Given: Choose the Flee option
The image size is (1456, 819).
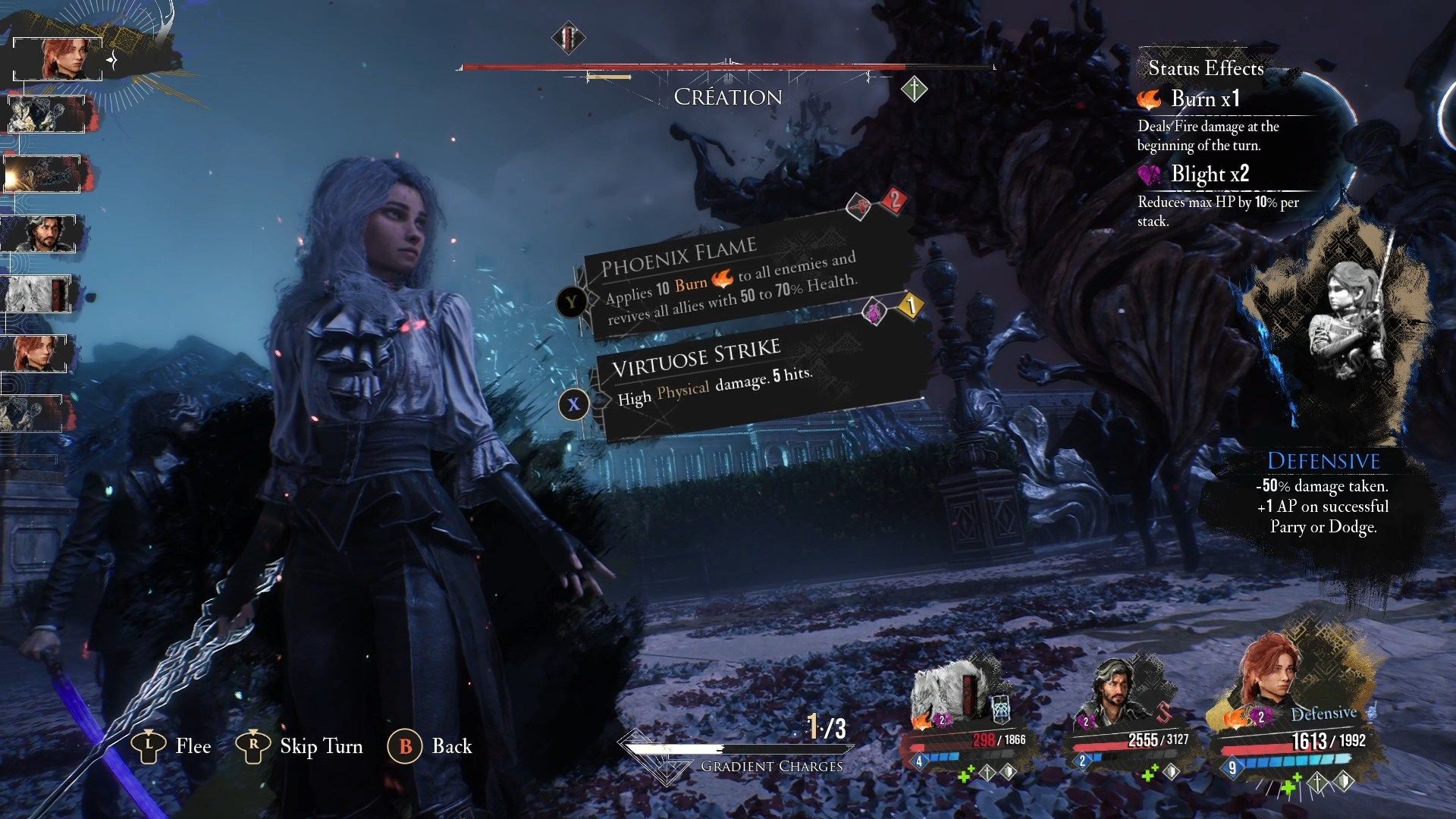Looking at the screenshot, I should (x=171, y=746).
